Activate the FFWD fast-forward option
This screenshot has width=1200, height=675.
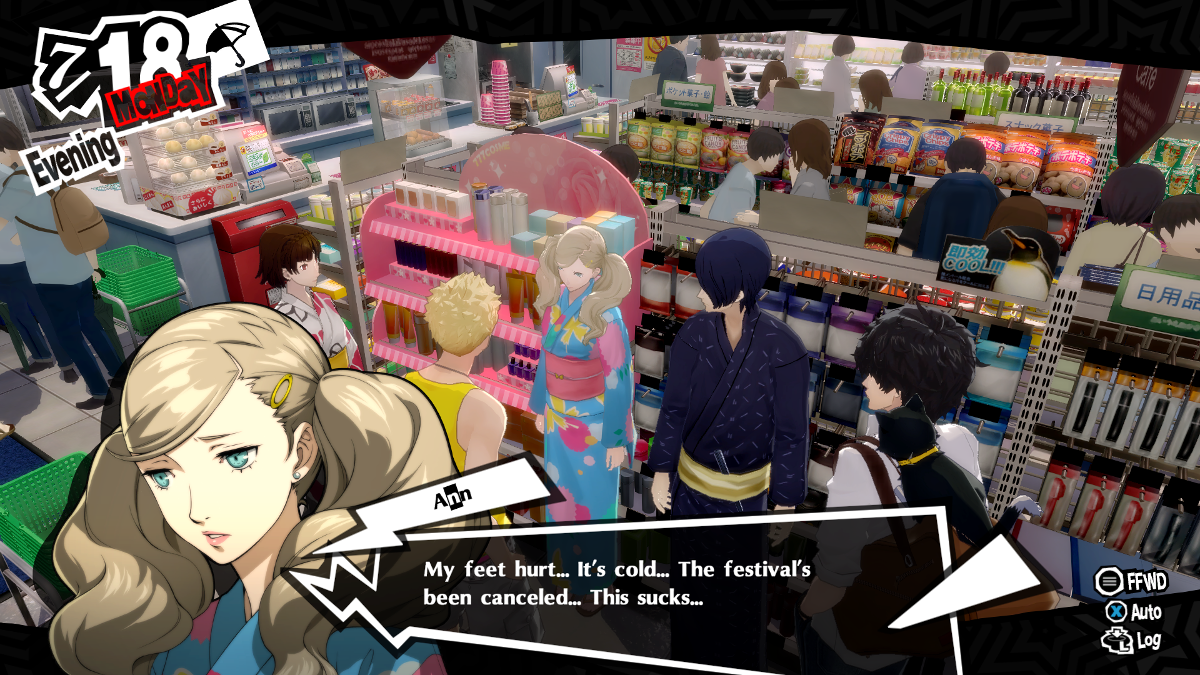pos(1132,581)
